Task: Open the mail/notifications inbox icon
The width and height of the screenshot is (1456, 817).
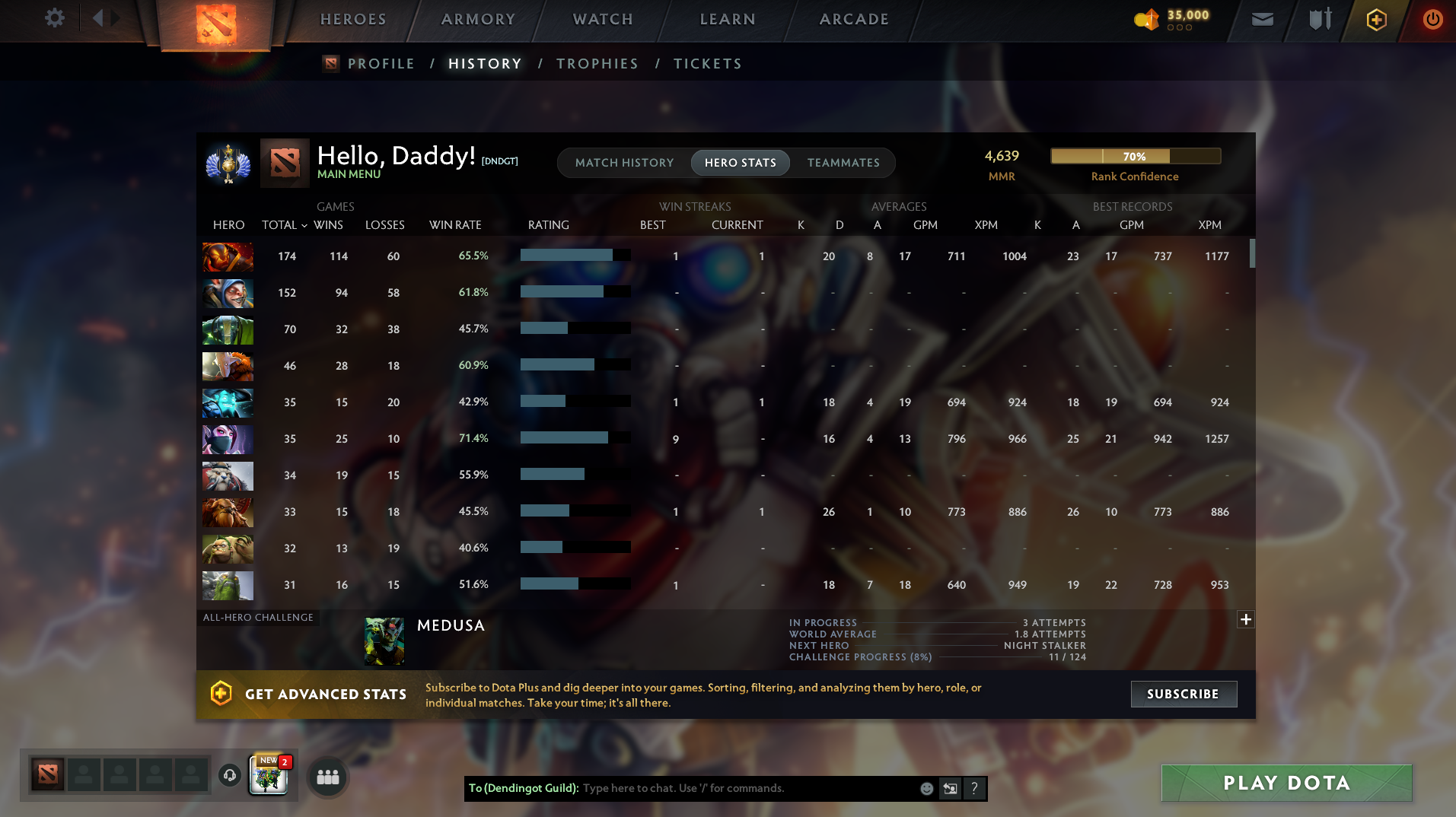Action: pyautogui.click(x=1261, y=19)
